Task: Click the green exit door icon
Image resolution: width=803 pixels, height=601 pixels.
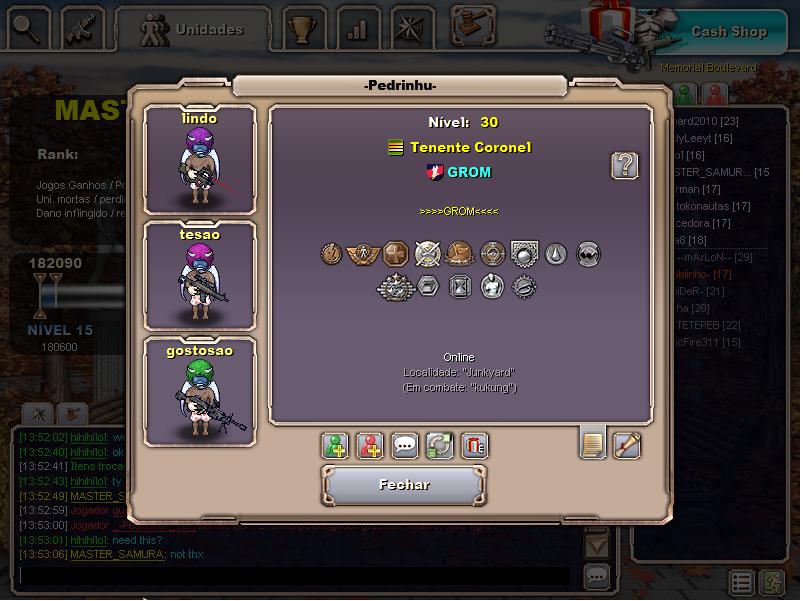Action: point(772,582)
